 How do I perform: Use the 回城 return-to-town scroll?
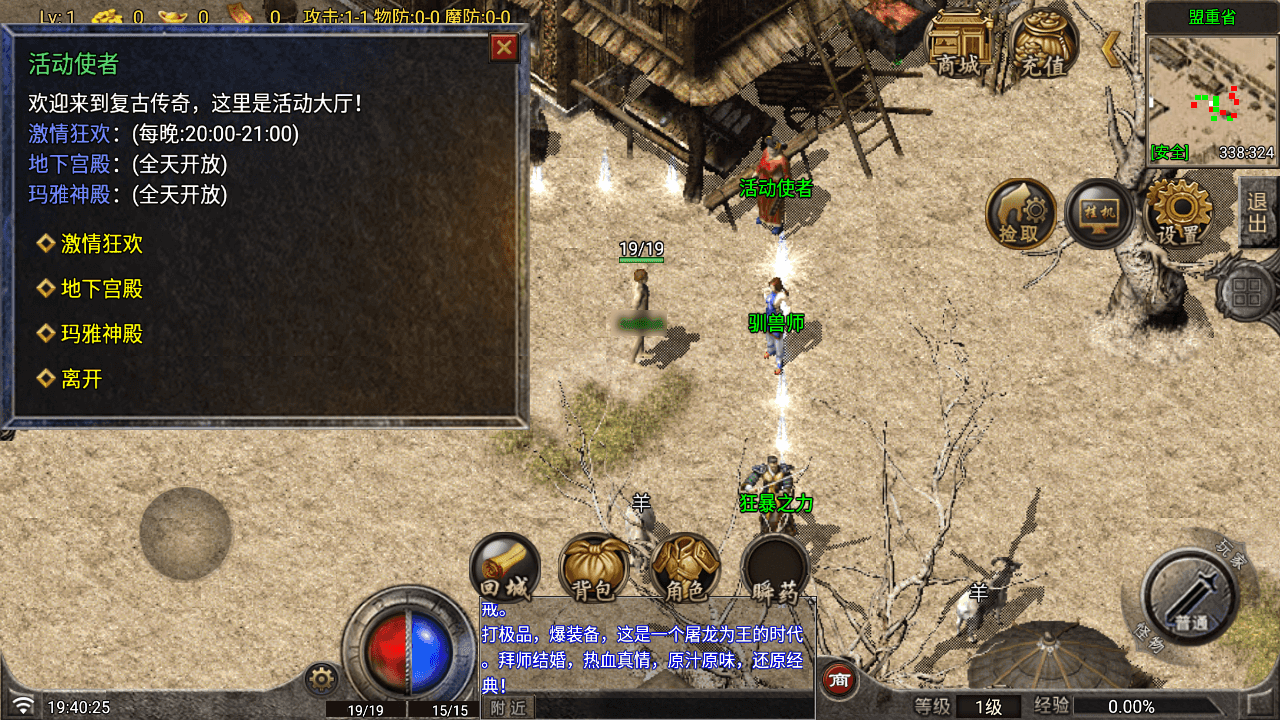click(504, 568)
